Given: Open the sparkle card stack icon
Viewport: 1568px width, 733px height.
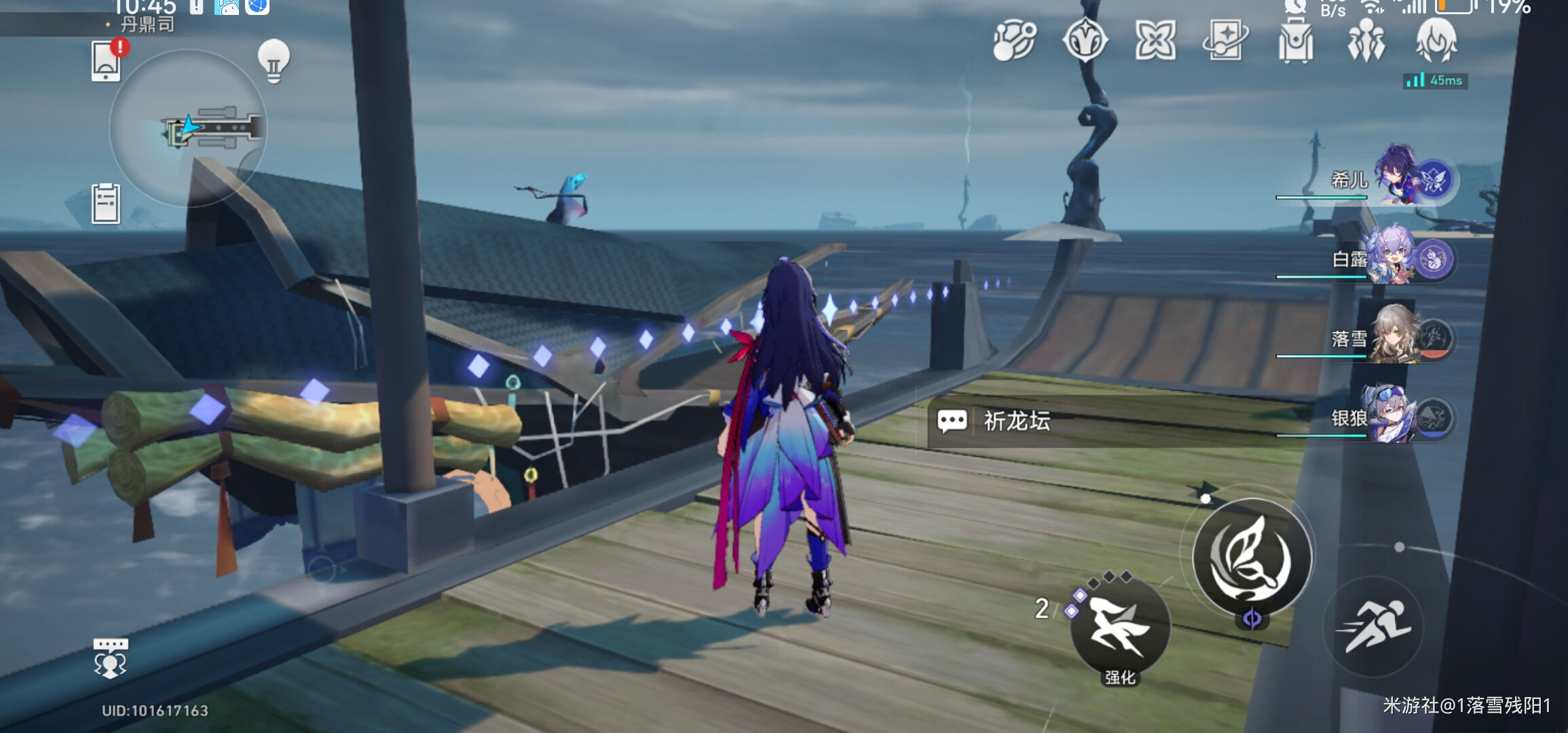Looking at the screenshot, I should coord(1225,41).
